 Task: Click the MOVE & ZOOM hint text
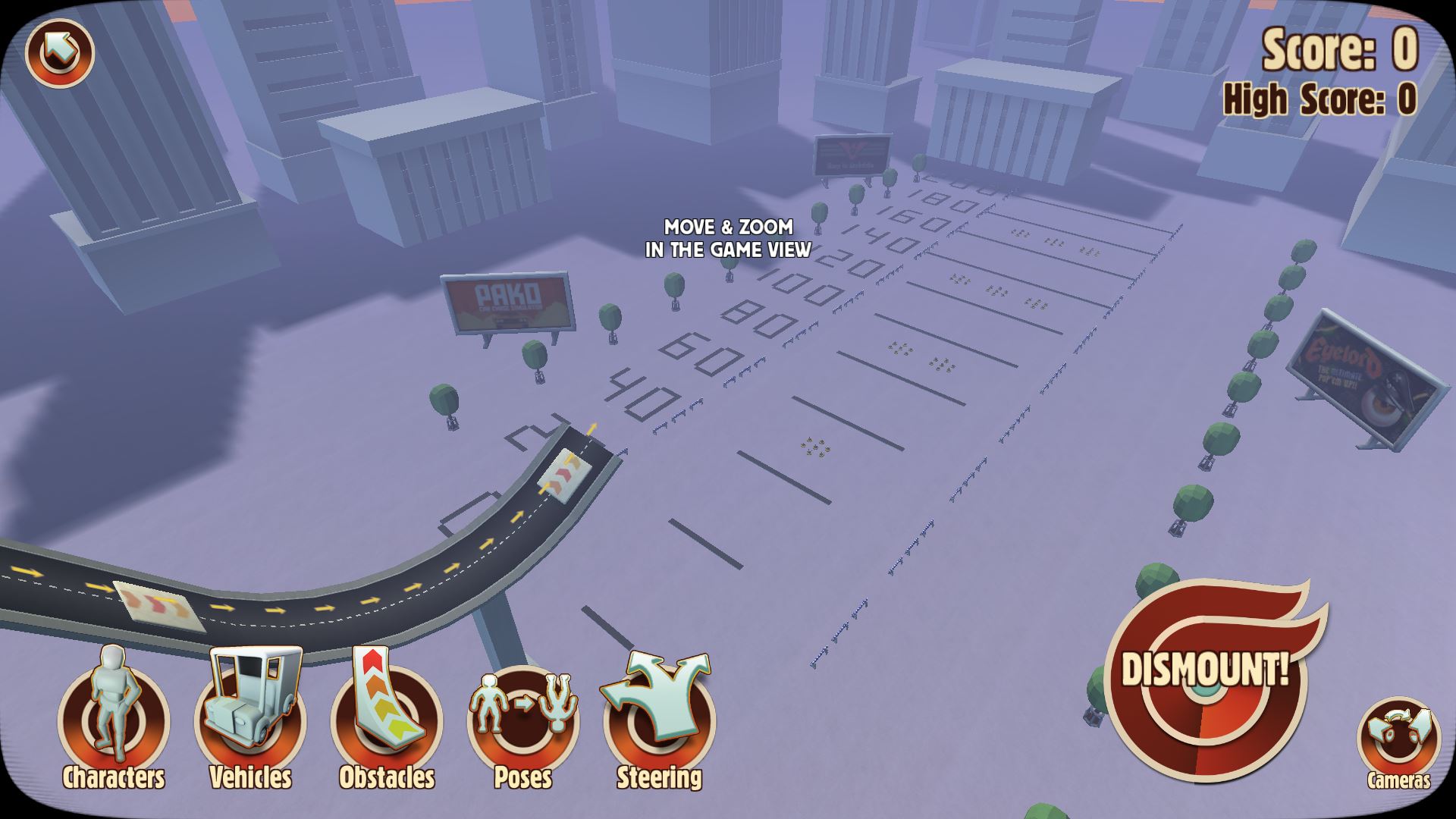(727, 237)
